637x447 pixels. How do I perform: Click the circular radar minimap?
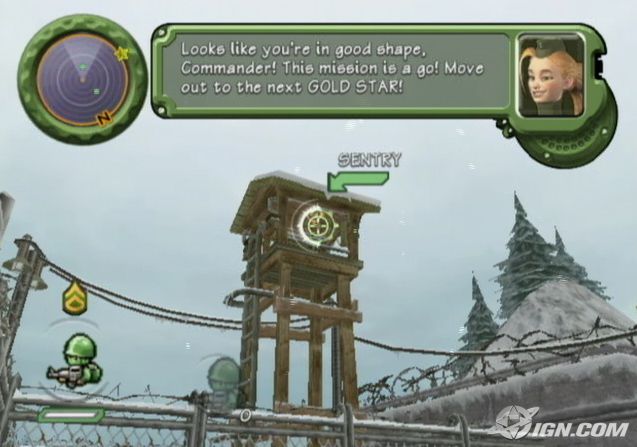pyautogui.click(x=82, y=78)
